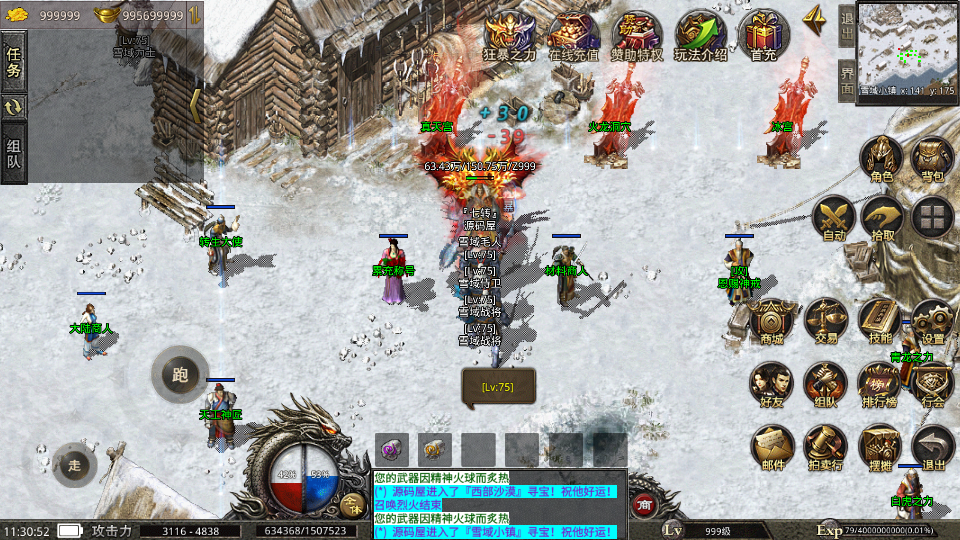Open 设置 settings with gear icon
Image resolution: width=960 pixels, height=540 pixels.
coord(932,320)
